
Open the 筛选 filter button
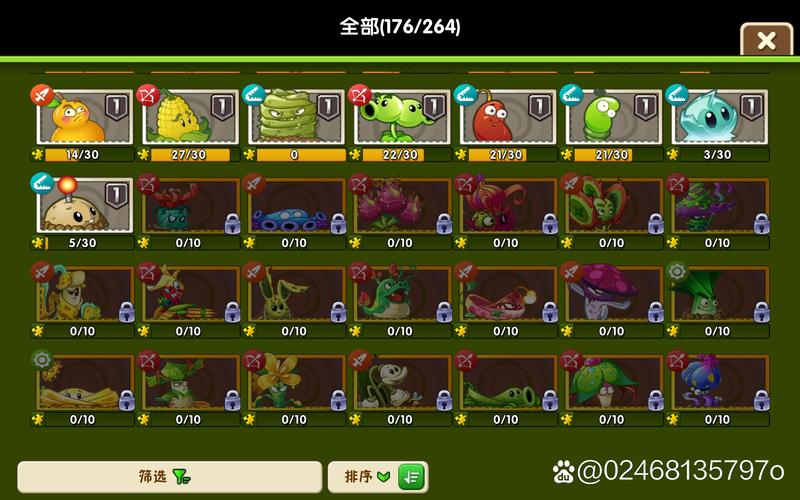point(168,477)
